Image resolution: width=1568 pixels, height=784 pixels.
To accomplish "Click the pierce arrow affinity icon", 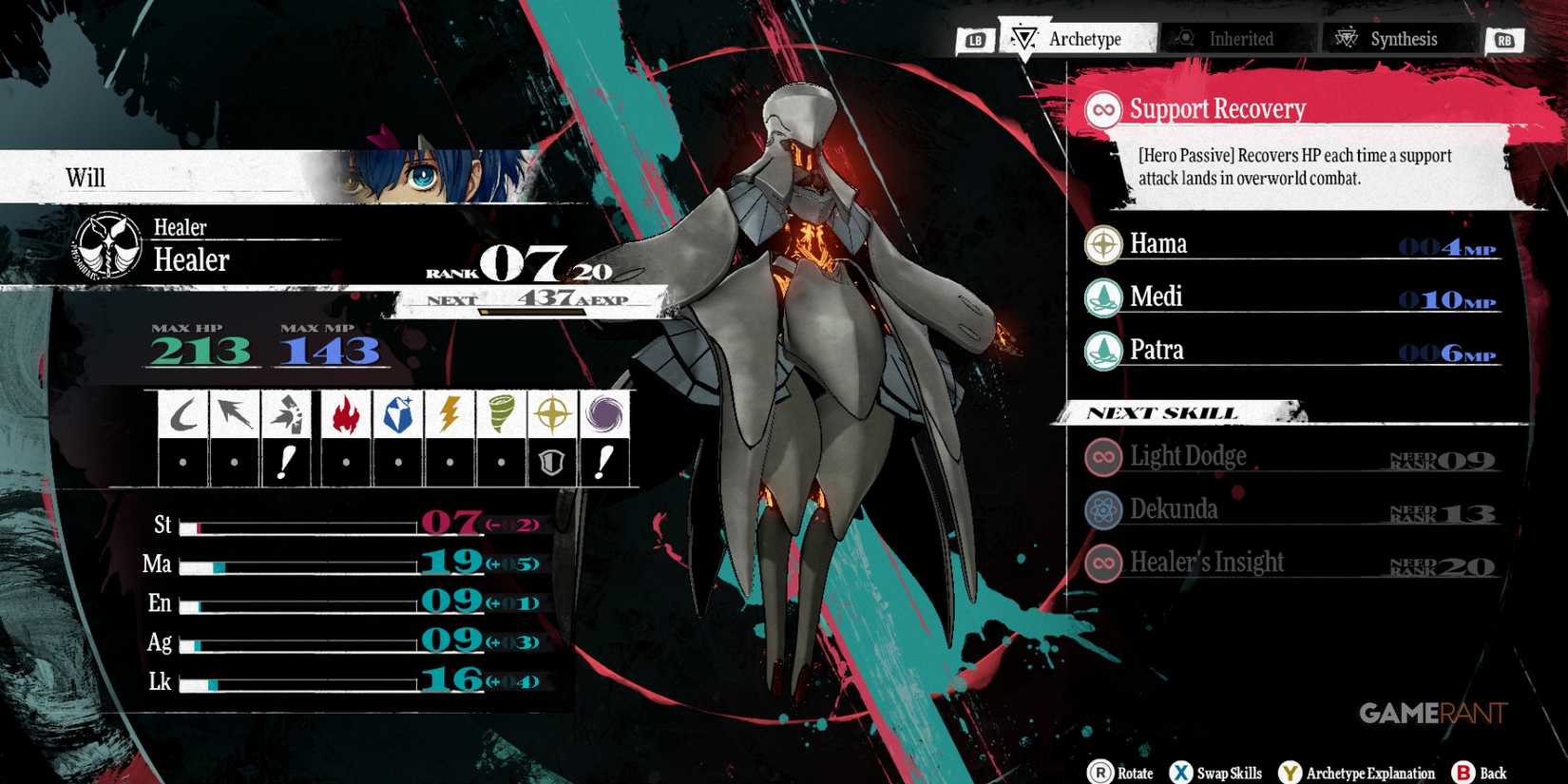I will tap(231, 413).
